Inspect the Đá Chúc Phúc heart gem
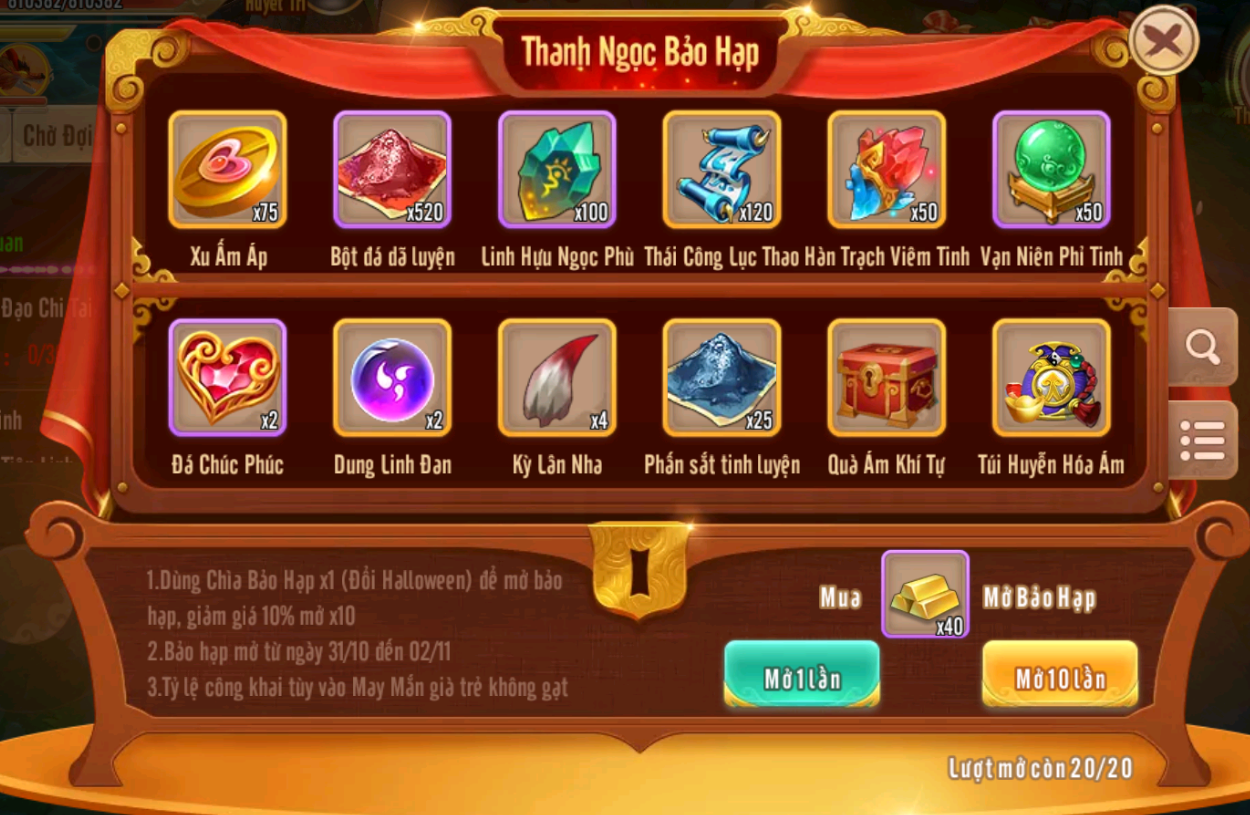 (x=228, y=378)
